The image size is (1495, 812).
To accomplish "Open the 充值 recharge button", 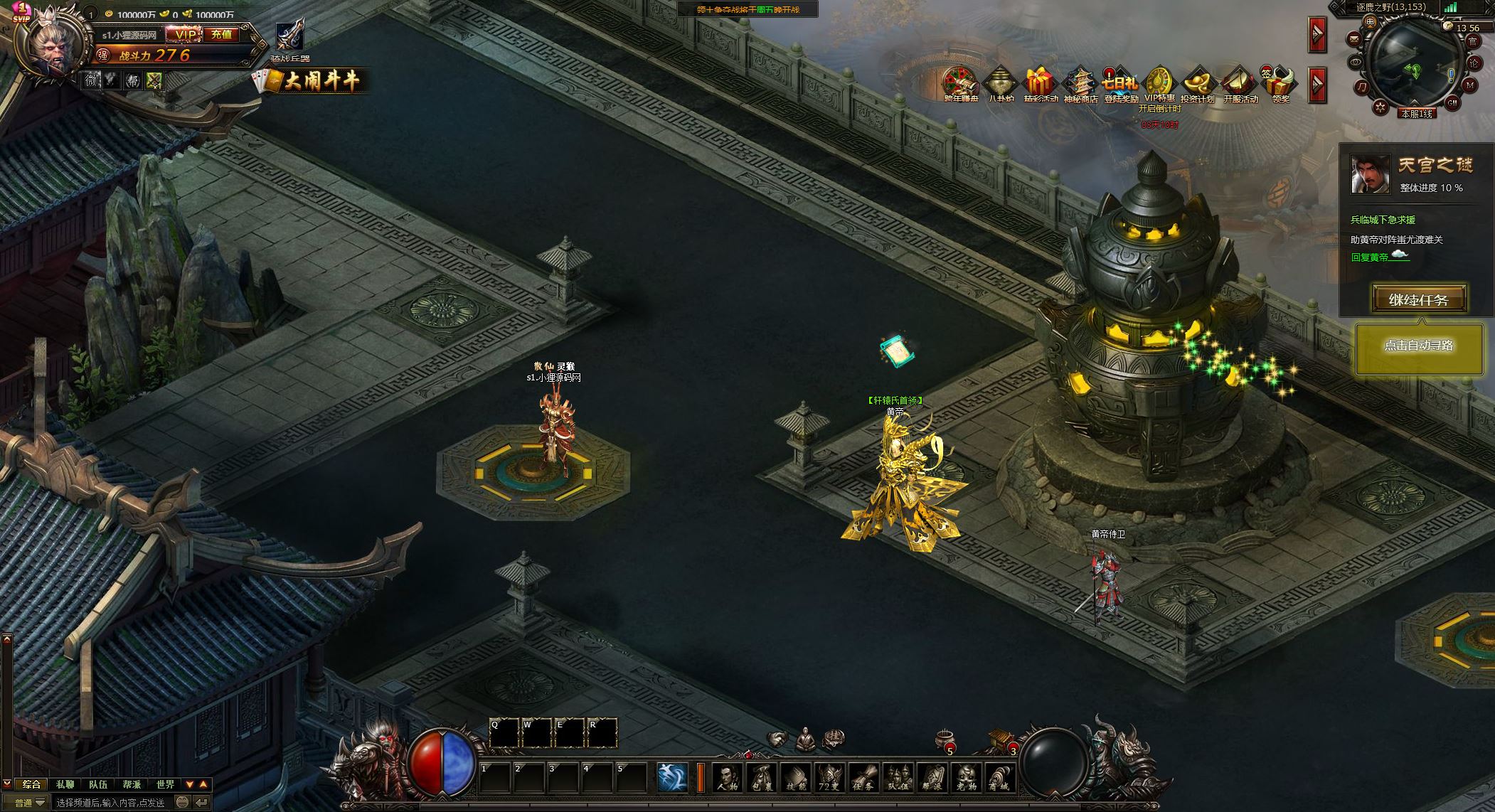I will tap(222, 34).
